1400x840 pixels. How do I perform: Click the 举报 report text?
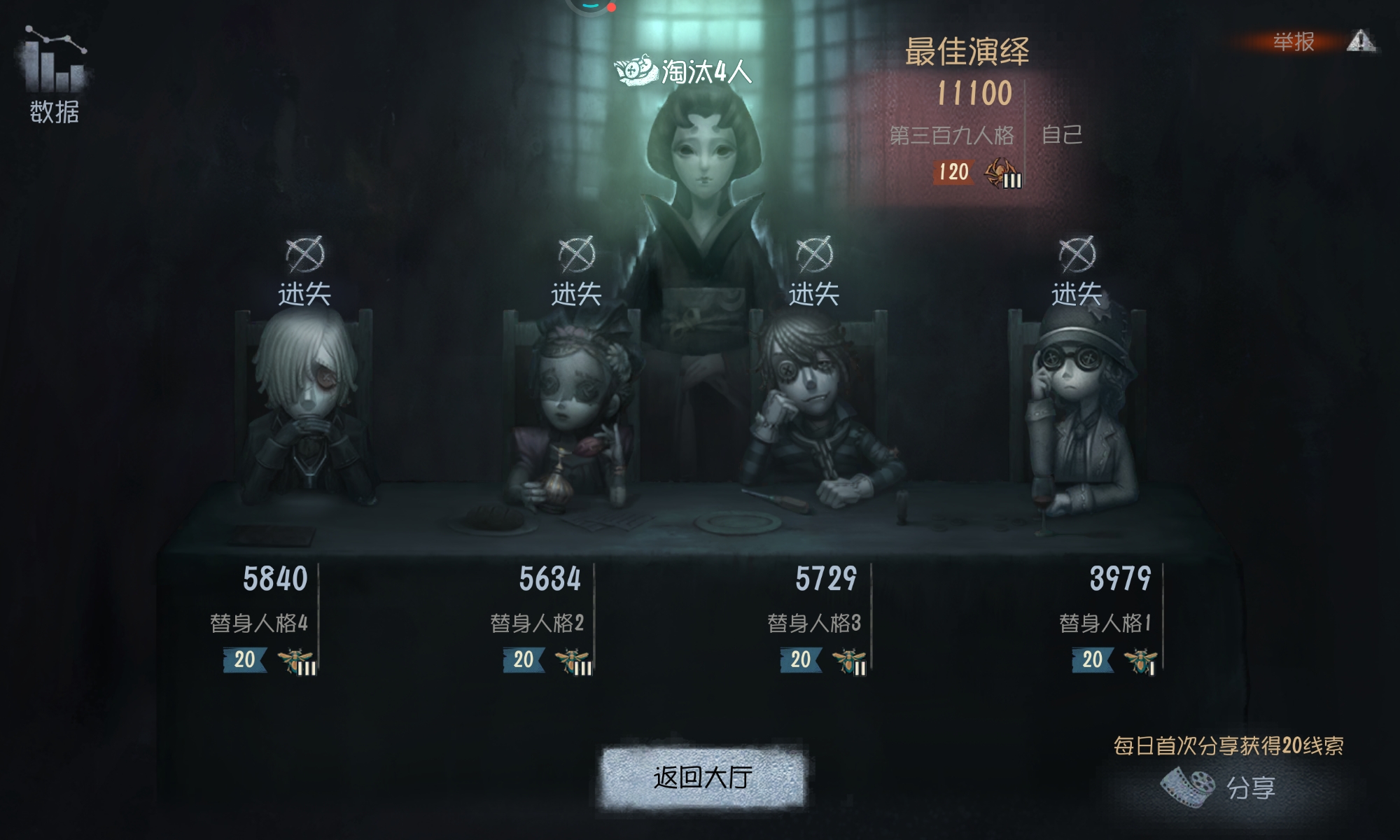pyautogui.click(x=1294, y=40)
